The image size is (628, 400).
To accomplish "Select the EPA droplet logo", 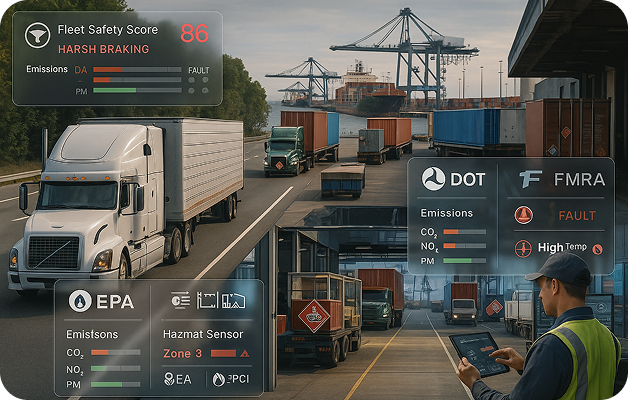I will [x=80, y=300].
